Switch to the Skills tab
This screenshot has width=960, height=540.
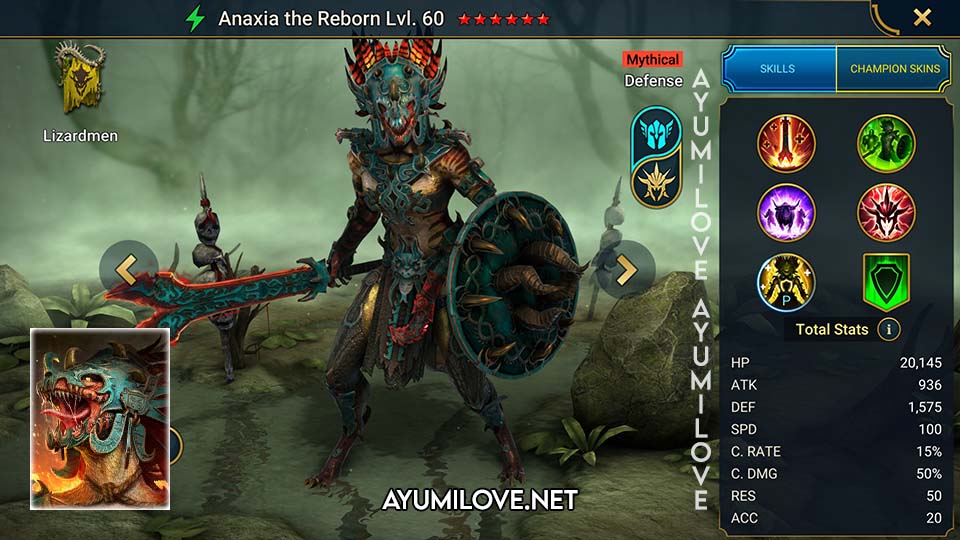coord(779,69)
